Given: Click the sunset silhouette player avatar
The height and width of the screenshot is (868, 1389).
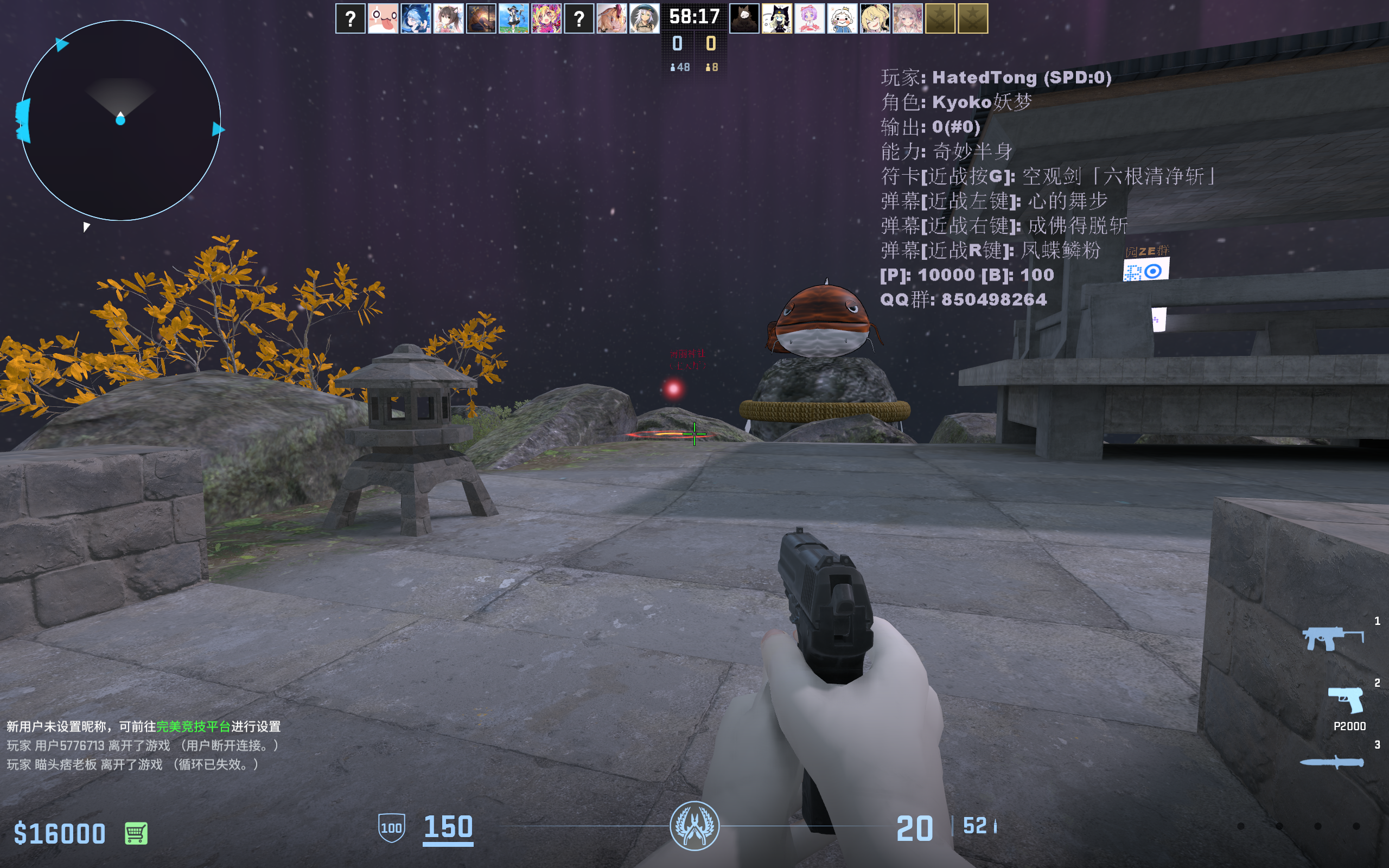Looking at the screenshot, I should 481,19.
